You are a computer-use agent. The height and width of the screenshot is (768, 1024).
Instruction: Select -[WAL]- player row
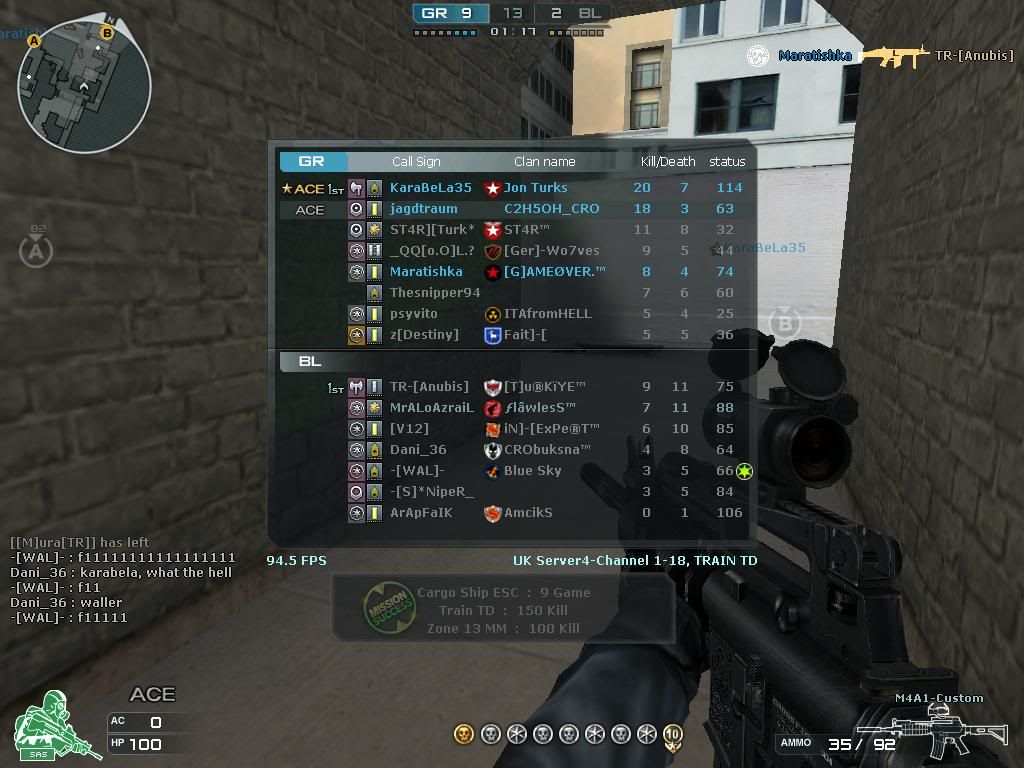pos(417,471)
